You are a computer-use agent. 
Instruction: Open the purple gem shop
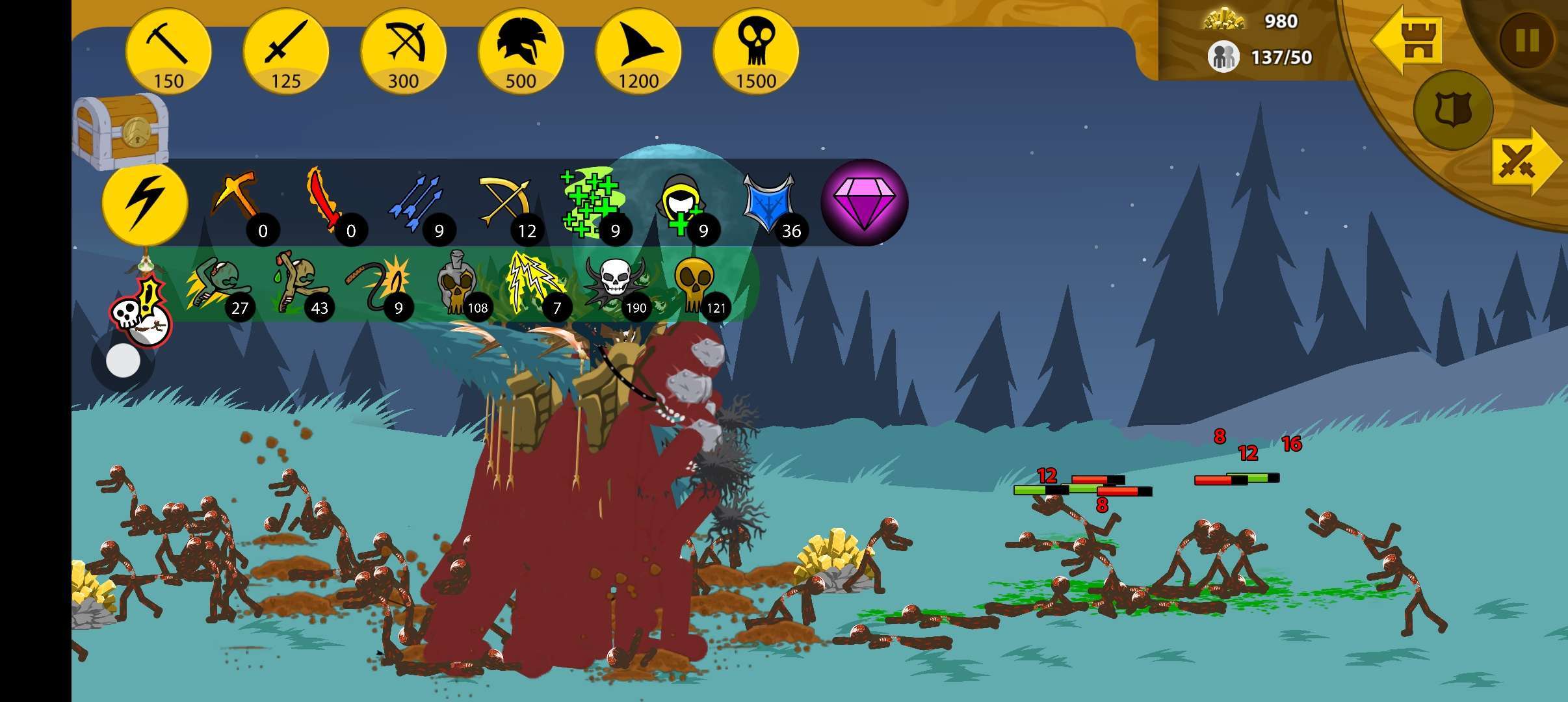864,203
